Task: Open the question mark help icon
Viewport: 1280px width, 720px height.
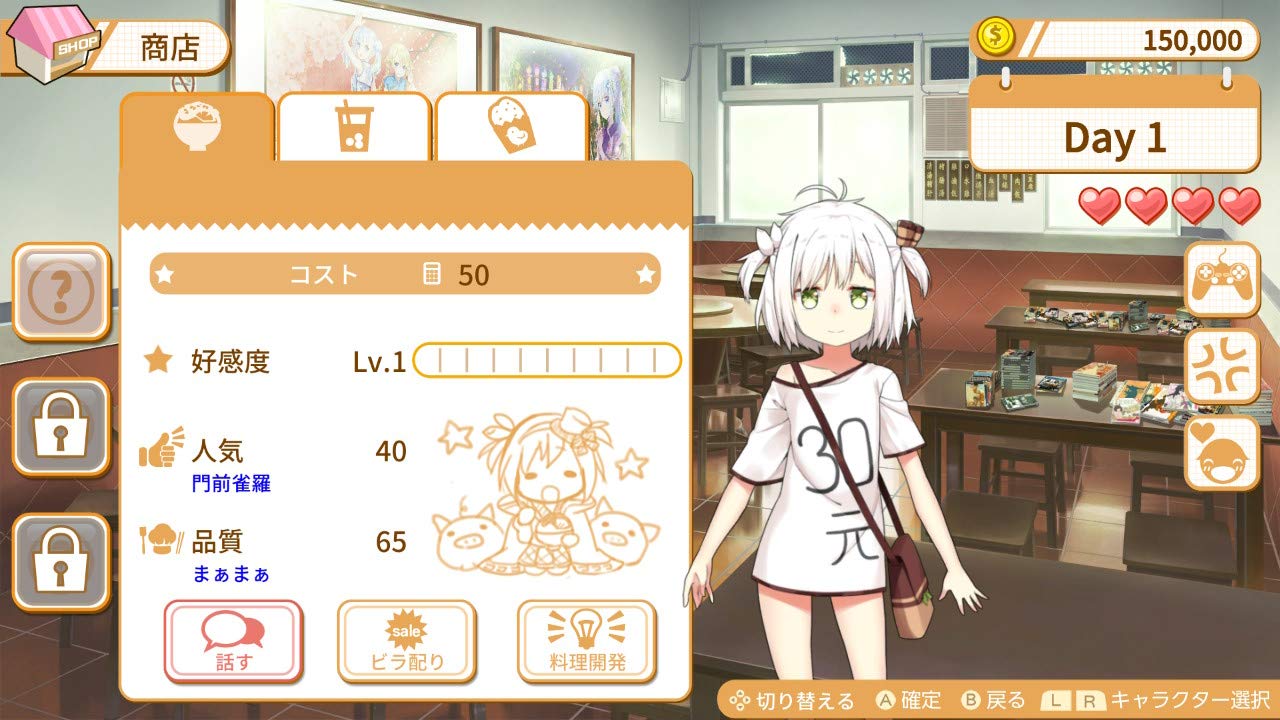Action: coord(60,293)
